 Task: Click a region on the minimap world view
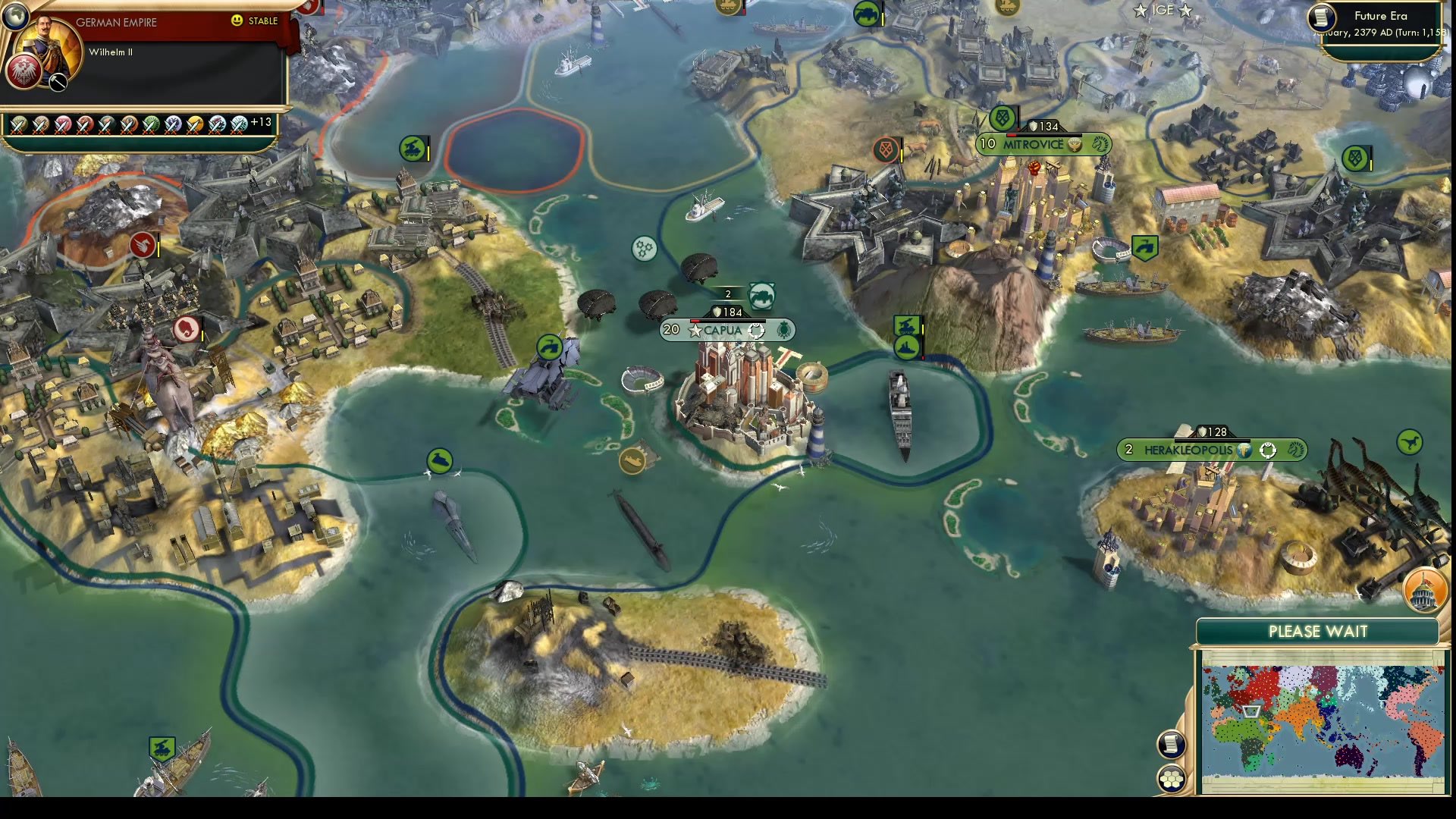pyautogui.click(x=1319, y=717)
